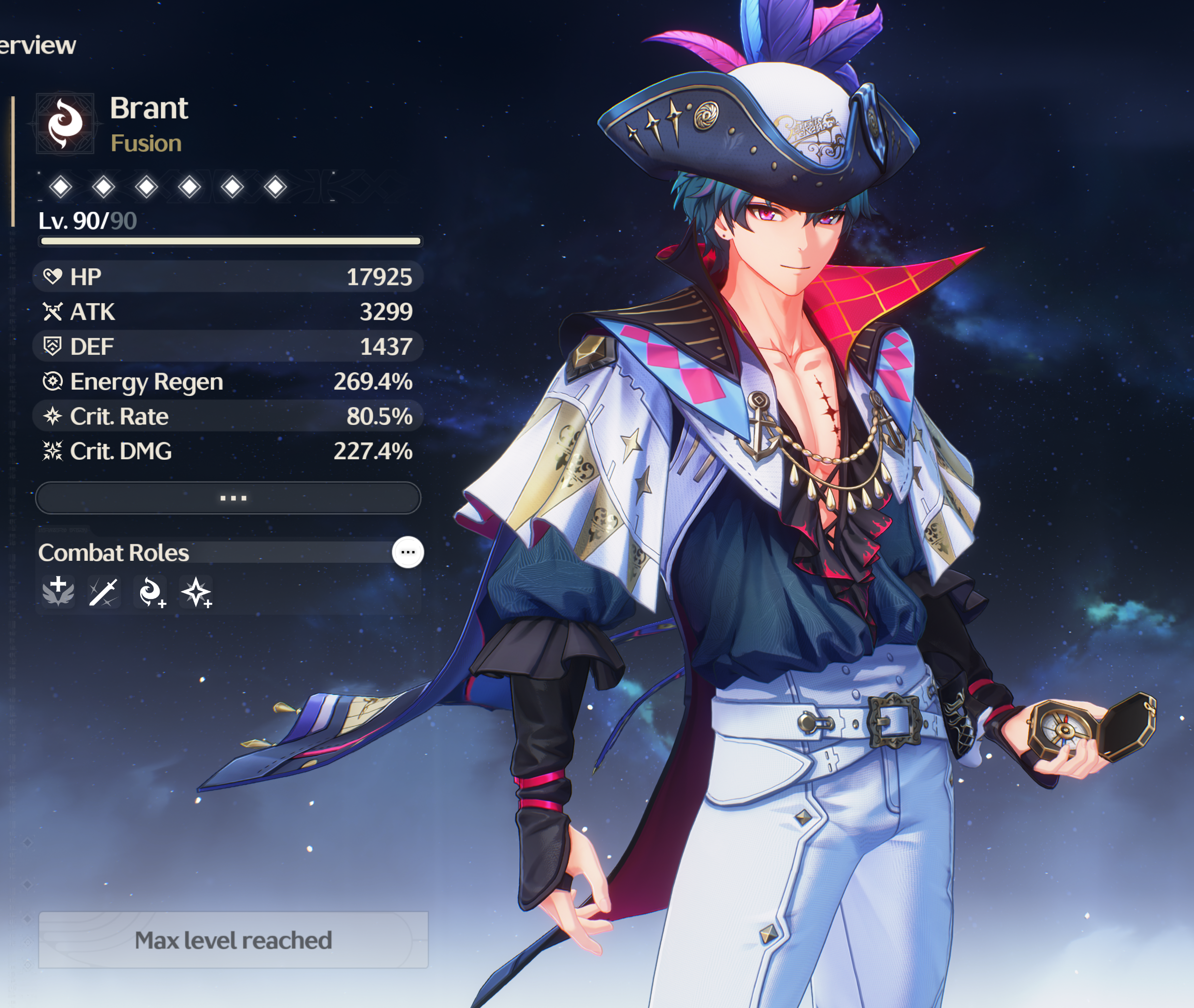Inspect the four-point star combat role icon
This screenshot has height=1008, width=1194.
(x=197, y=592)
